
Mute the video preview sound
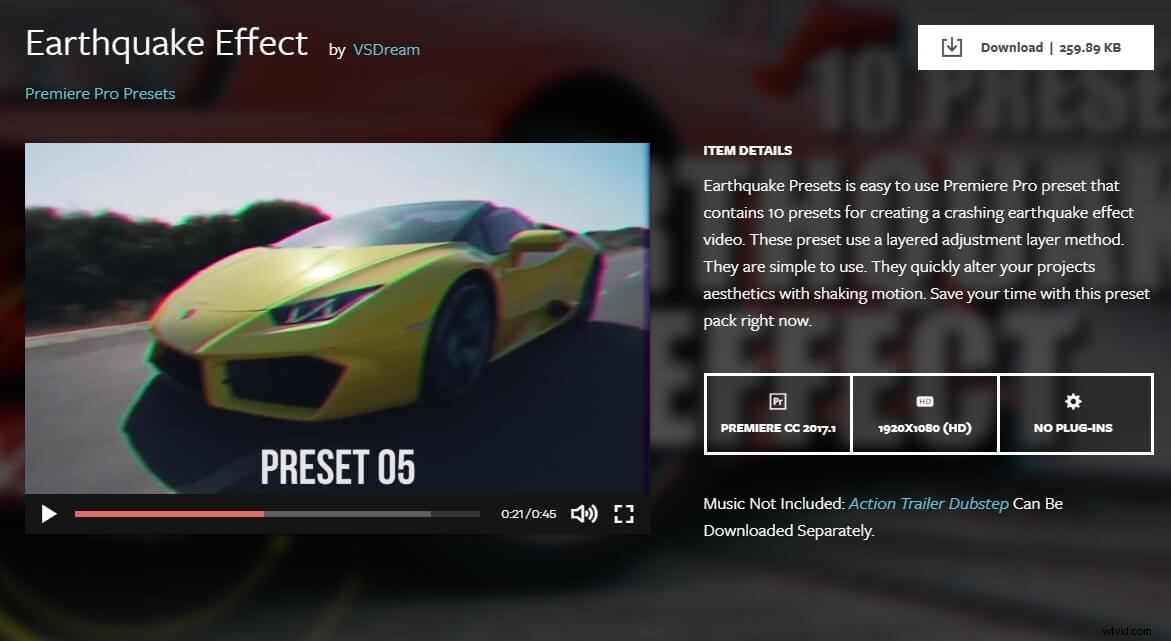pos(583,514)
